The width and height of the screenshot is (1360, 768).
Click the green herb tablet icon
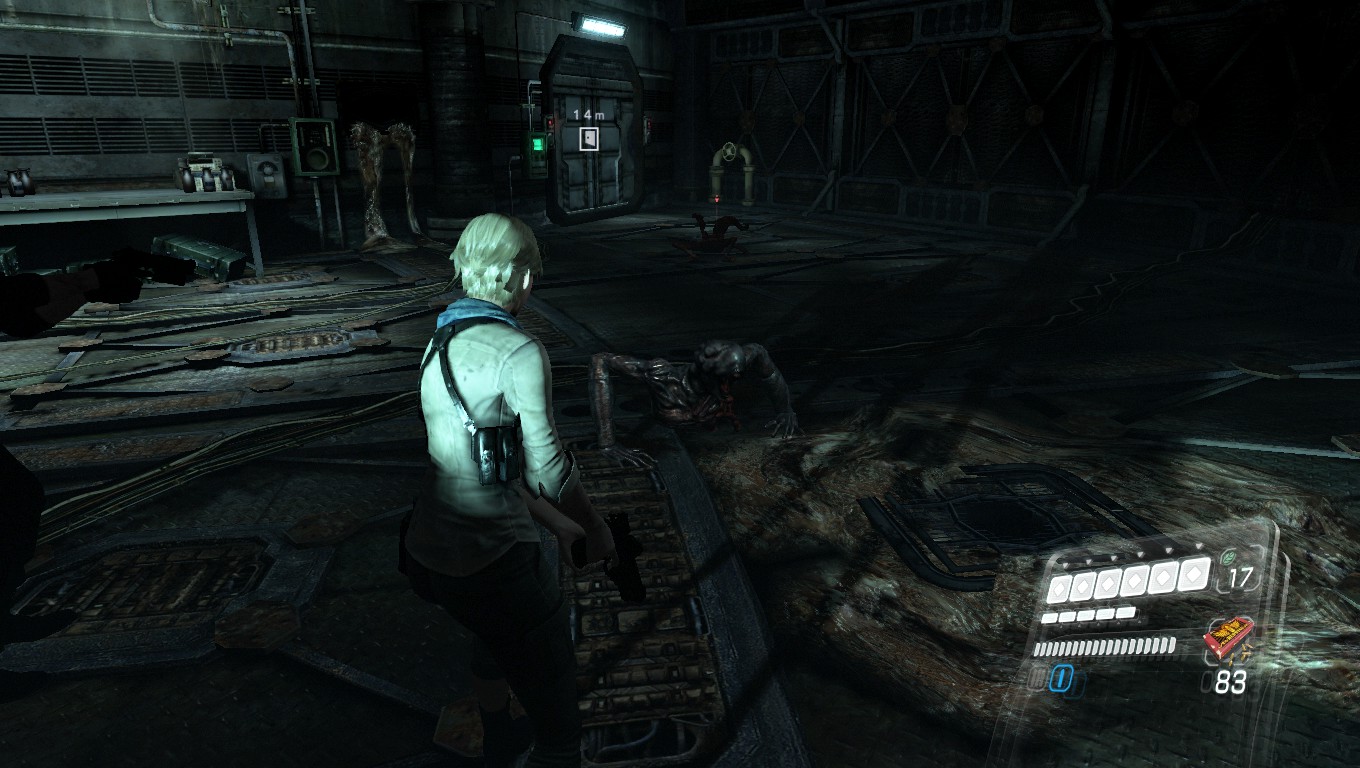tap(1228, 554)
